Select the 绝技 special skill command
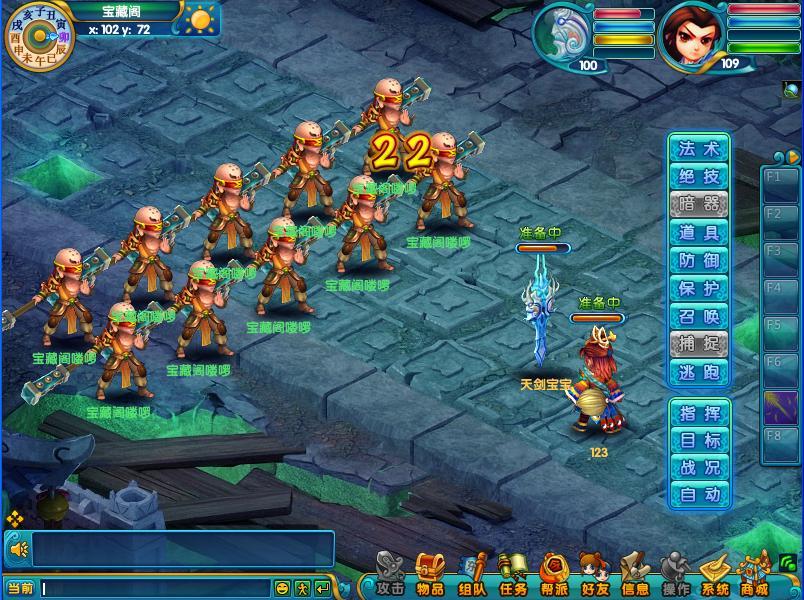The image size is (804, 600). click(699, 177)
